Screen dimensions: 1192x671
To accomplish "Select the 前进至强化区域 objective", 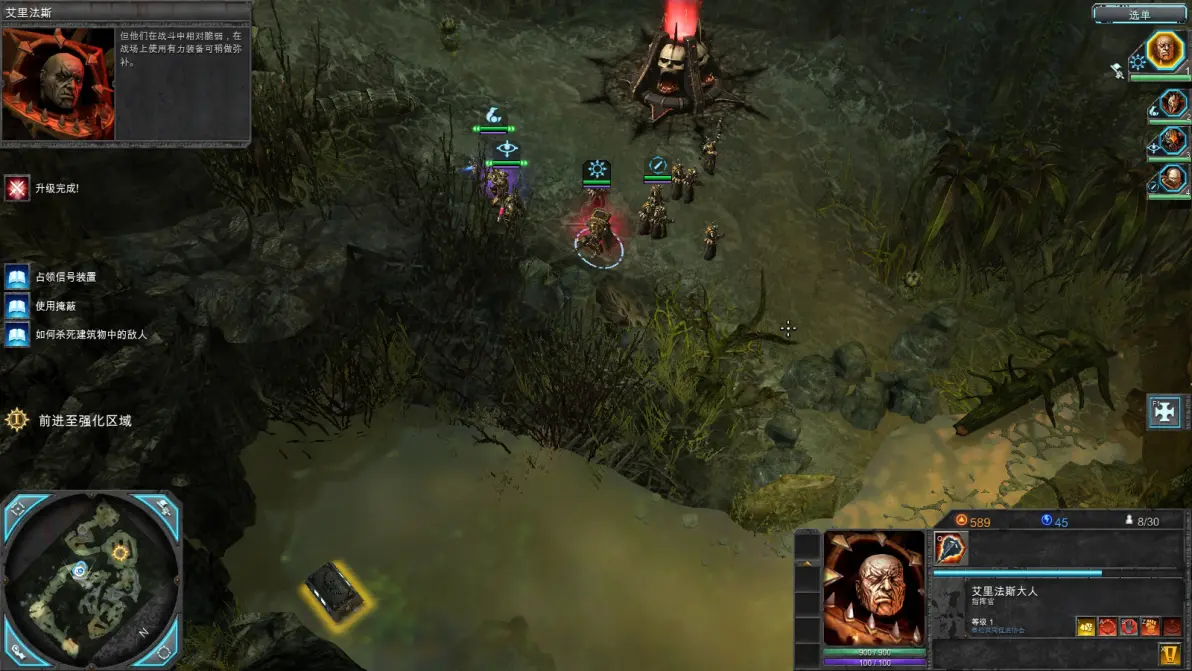I will 17,420.
